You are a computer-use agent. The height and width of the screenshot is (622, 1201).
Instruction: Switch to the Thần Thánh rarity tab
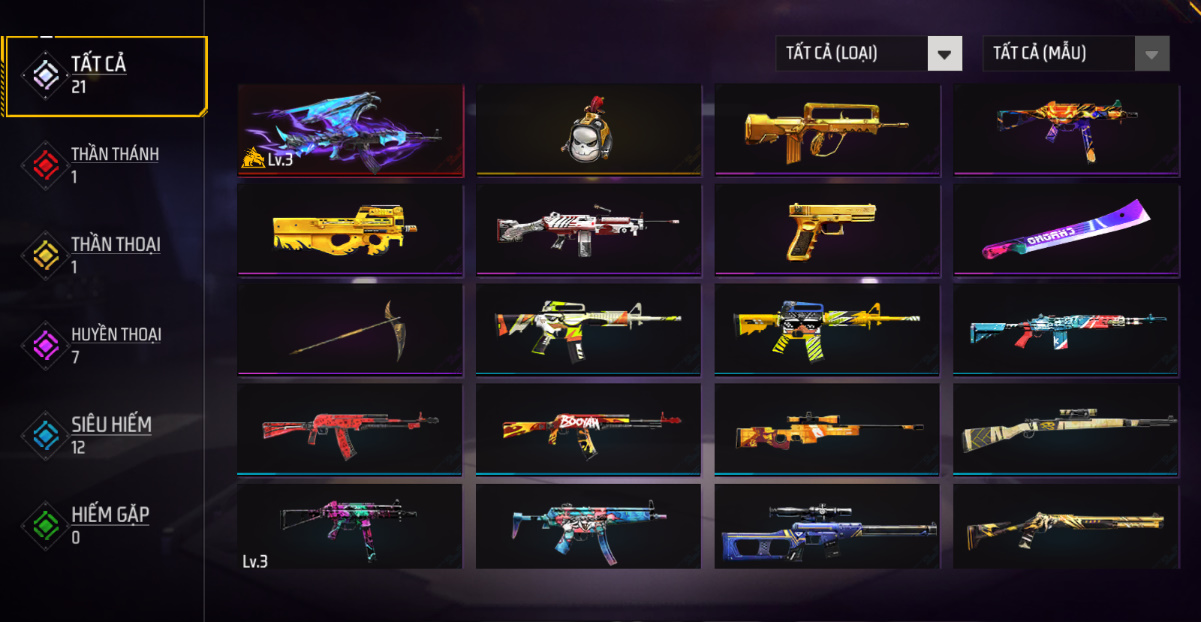[x=104, y=165]
